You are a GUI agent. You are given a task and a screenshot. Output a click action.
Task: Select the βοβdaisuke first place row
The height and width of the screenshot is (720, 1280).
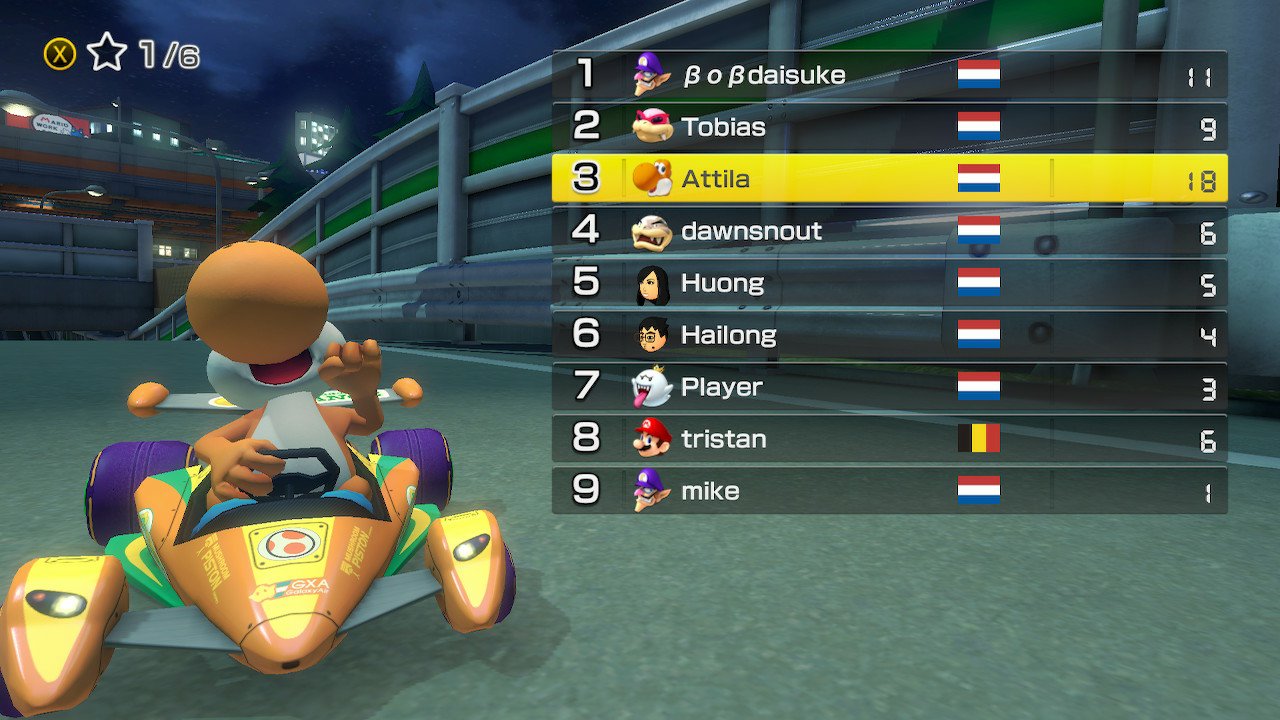(x=889, y=75)
